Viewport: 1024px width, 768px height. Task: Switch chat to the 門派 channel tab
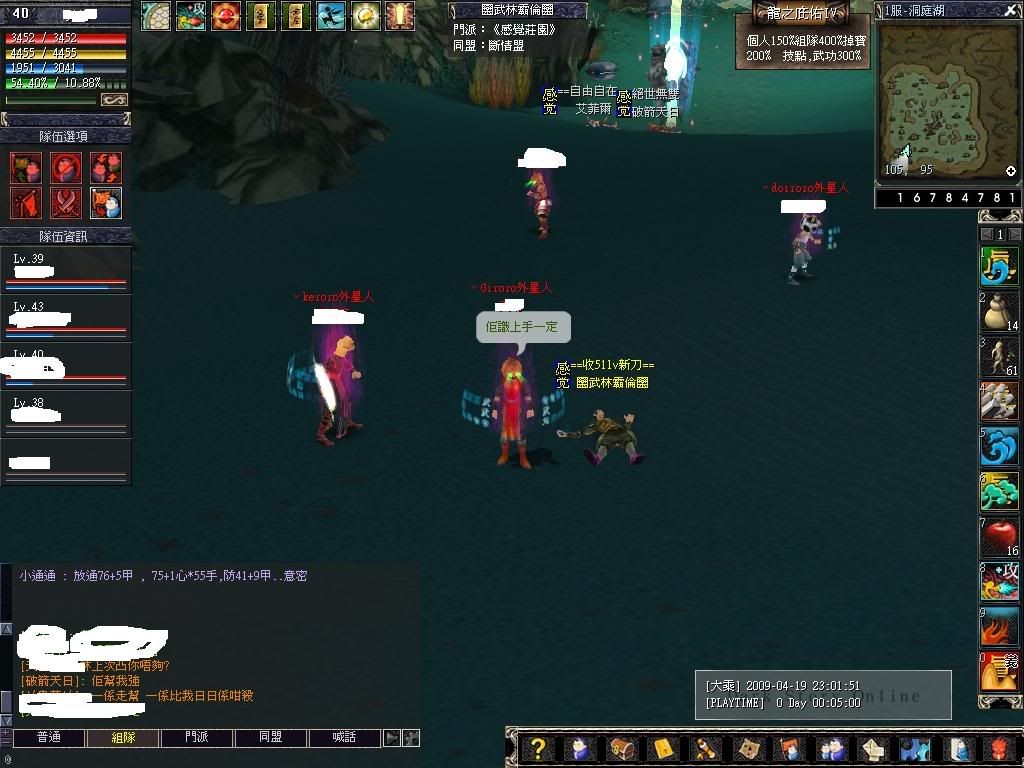pyautogui.click(x=197, y=738)
